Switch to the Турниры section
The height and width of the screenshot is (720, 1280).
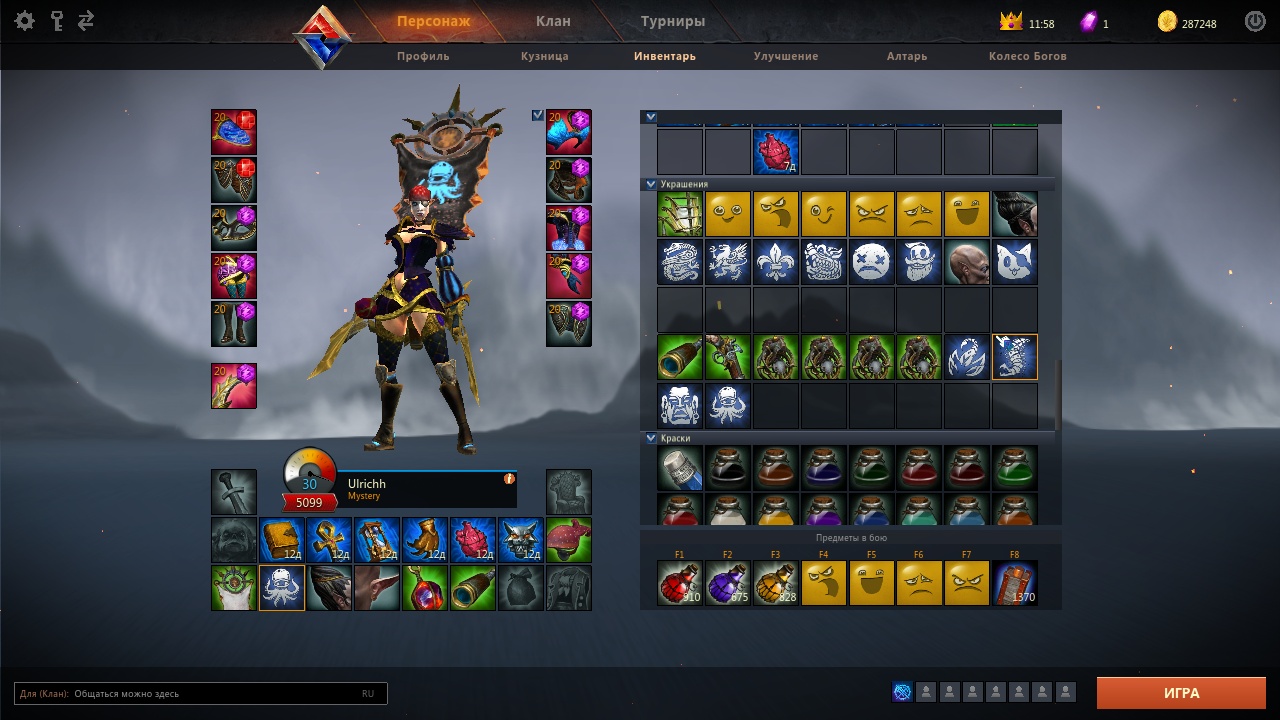pyautogui.click(x=673, y=21)
